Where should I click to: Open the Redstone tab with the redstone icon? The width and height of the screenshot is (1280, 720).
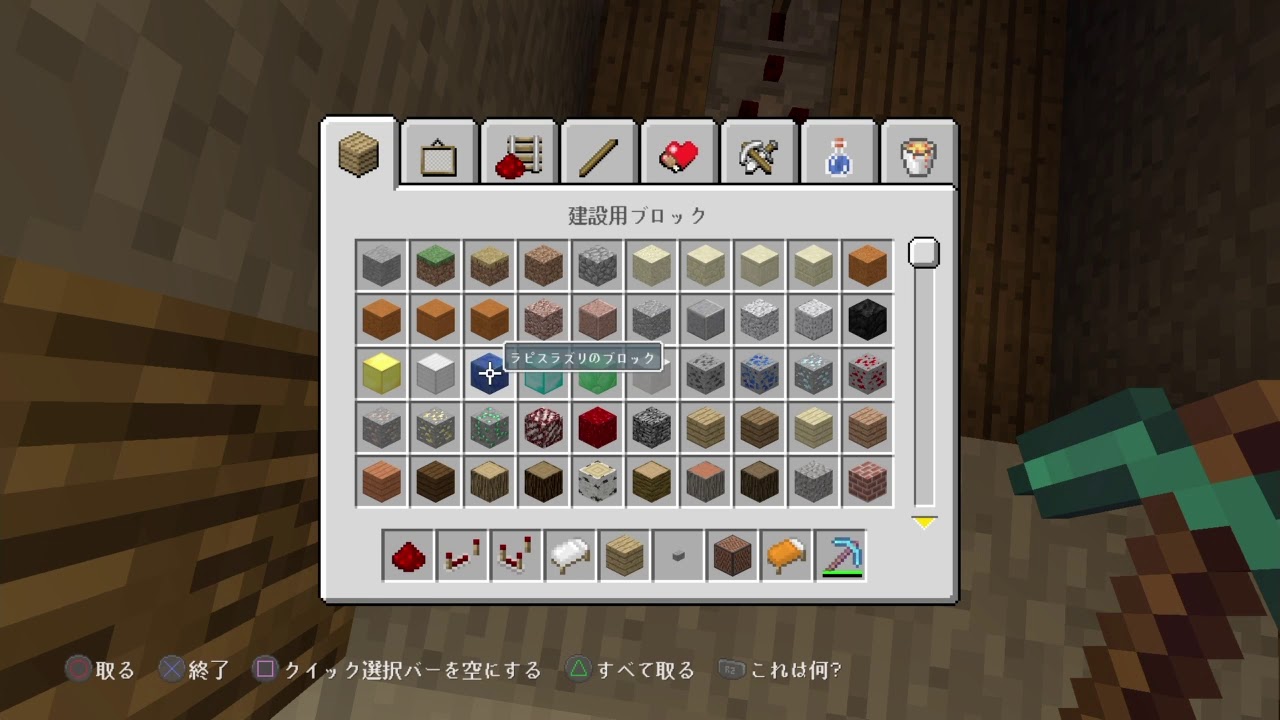pyautogui.click(x=518, y=152)
